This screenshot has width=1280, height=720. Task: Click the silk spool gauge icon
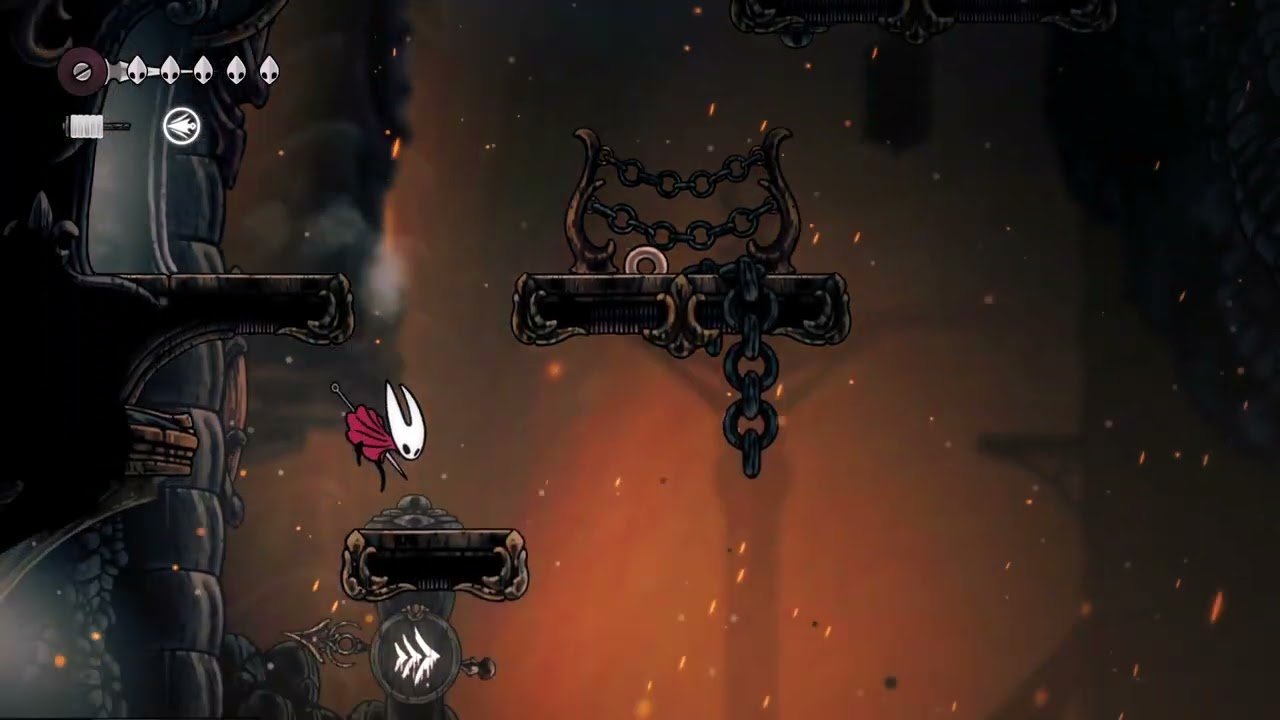click(x=85, y=127)
